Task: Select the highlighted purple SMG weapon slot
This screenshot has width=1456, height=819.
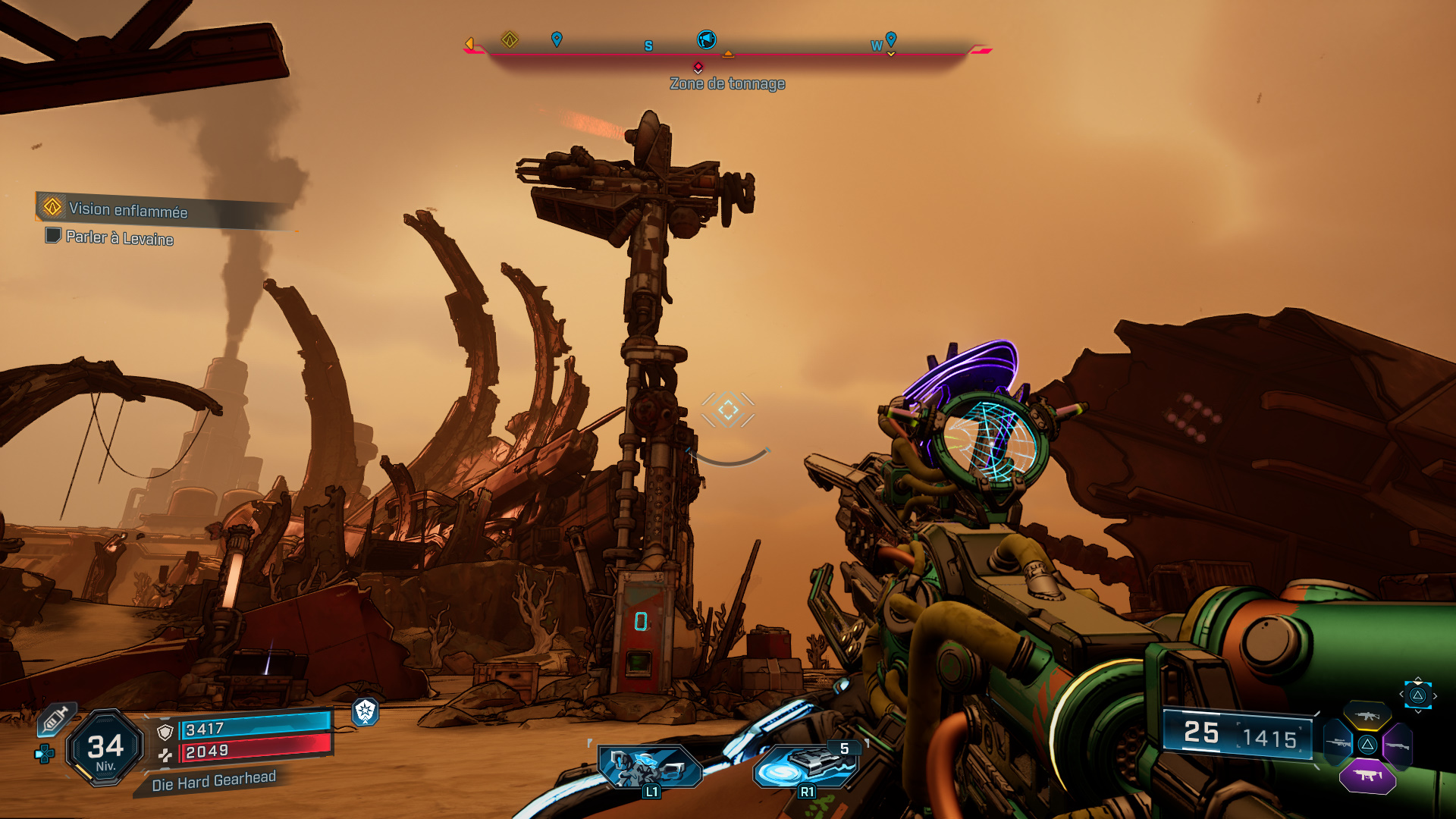Action: coord(1367,776)
